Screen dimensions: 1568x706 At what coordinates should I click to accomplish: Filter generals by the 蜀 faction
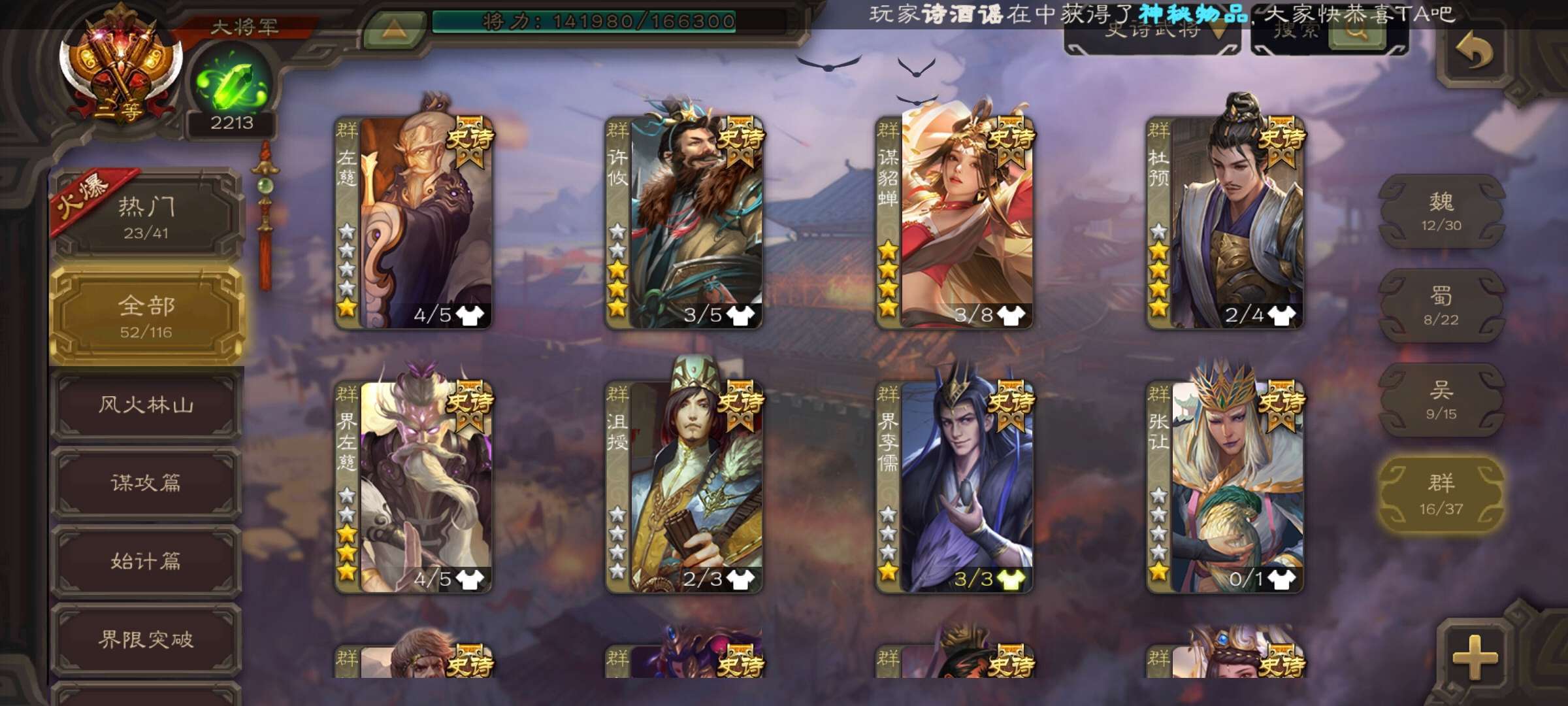(1441, 305)
